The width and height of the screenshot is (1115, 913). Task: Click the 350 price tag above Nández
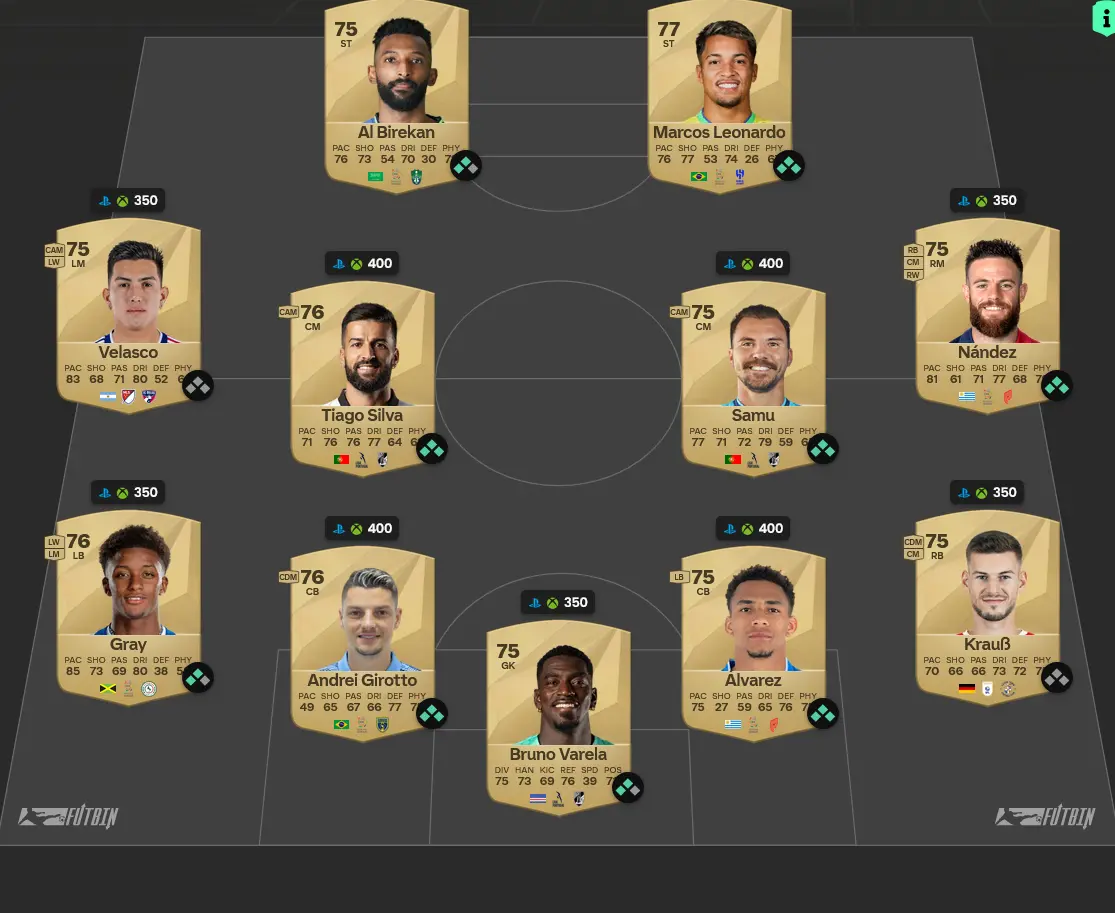click(x=987, y=200)
